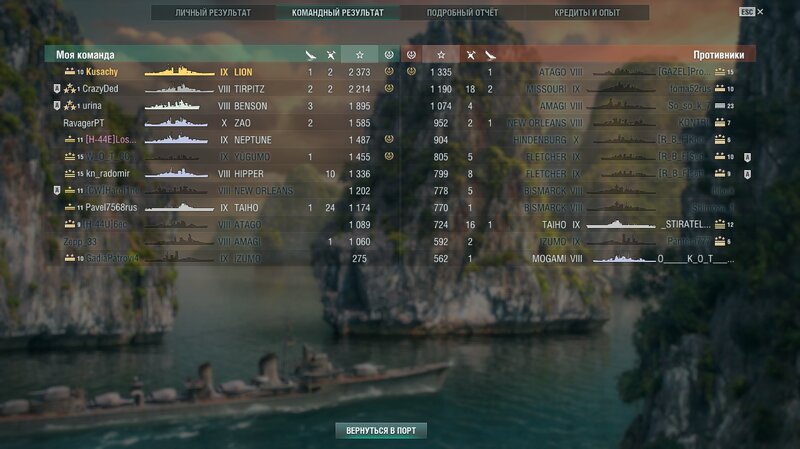Switch to the Личный результат tab
800x449 pixels.
pyautogui.click(x=213, y=13)
